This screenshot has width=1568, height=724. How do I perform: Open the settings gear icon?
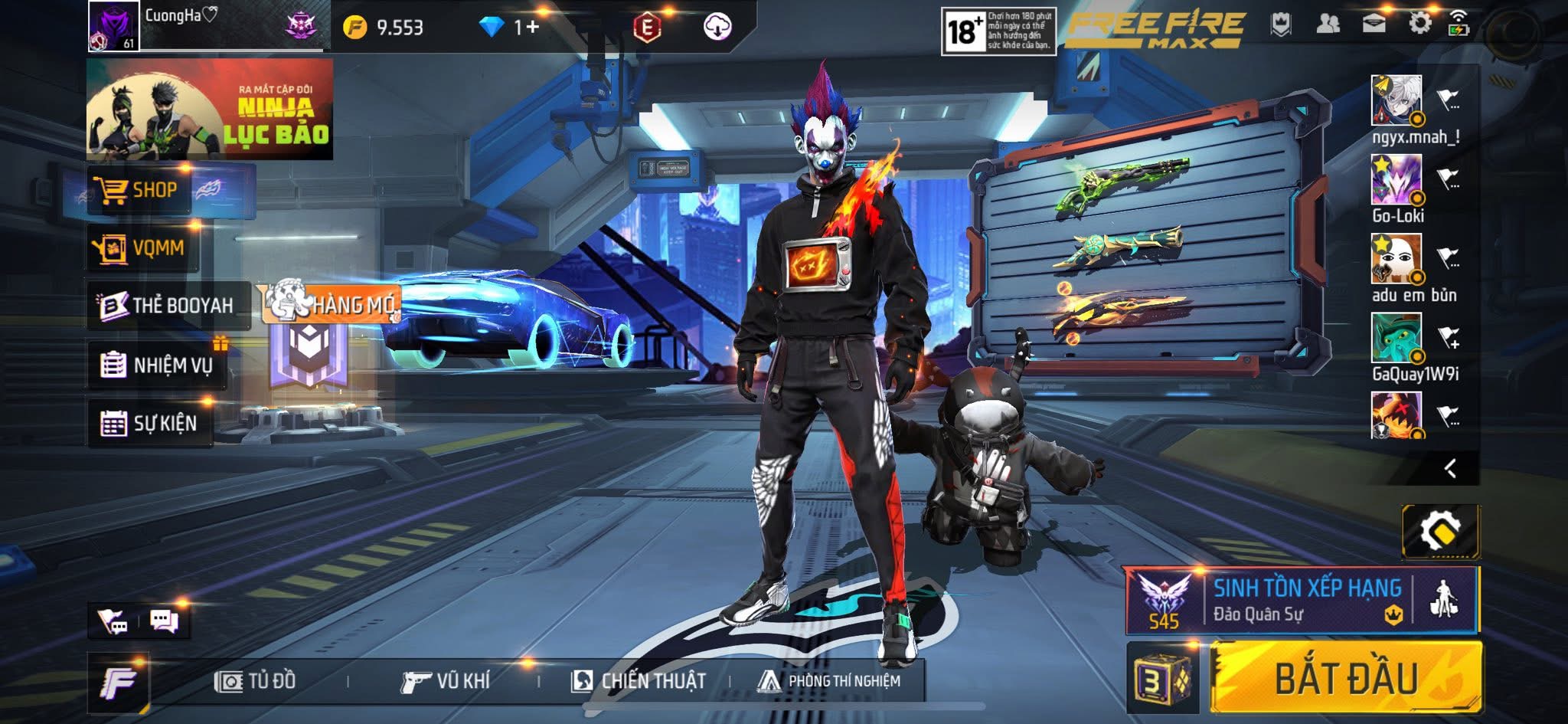click(x=1419, y=24)
